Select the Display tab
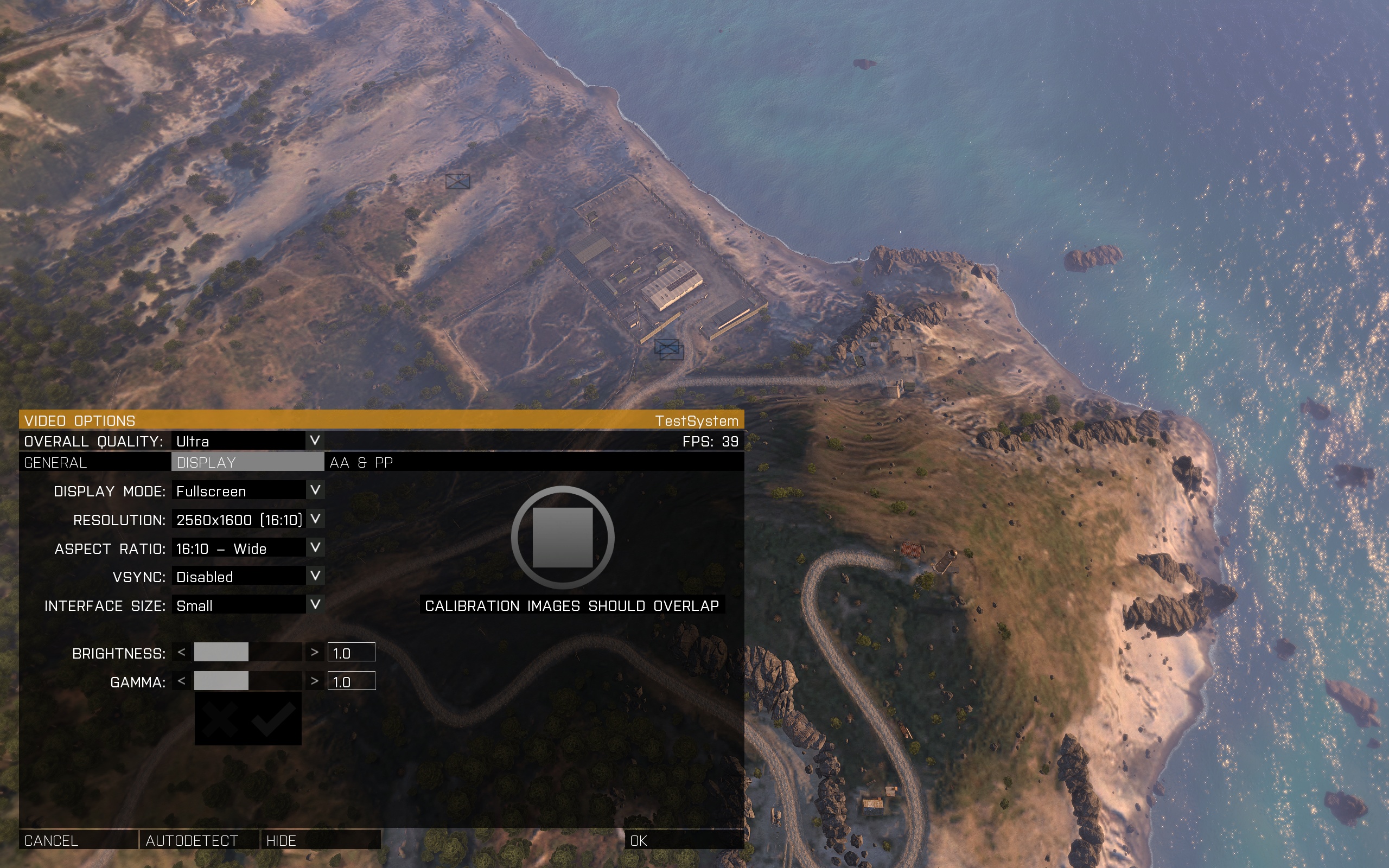The width and height of the screenshot is (1389, 868). (x=247, y=463)
